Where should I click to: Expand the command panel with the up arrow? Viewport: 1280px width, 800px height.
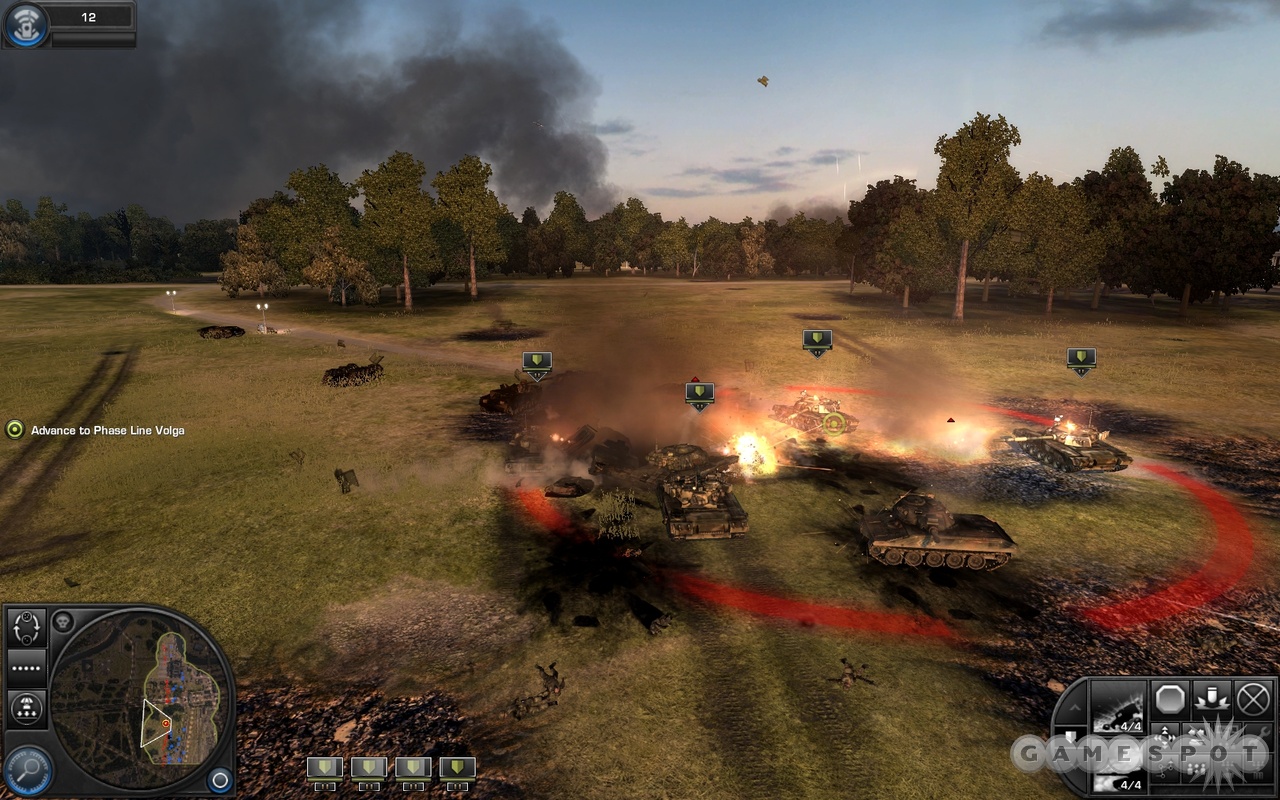(1073, 707)
